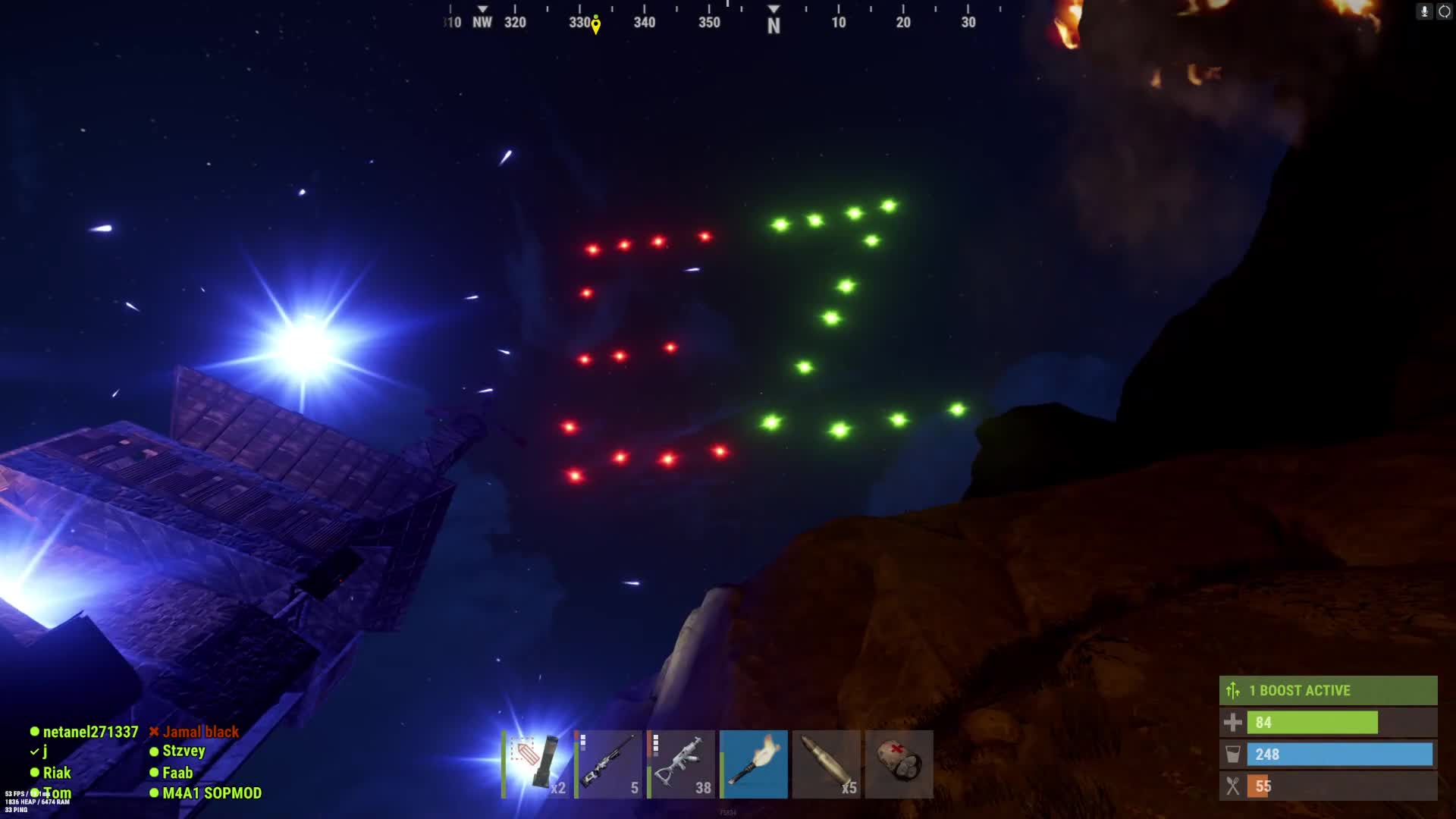Click teammate Faab in team list
The height and width of the screenshot is (819, 1456).
pyautogui.click(x=177, y=773)
